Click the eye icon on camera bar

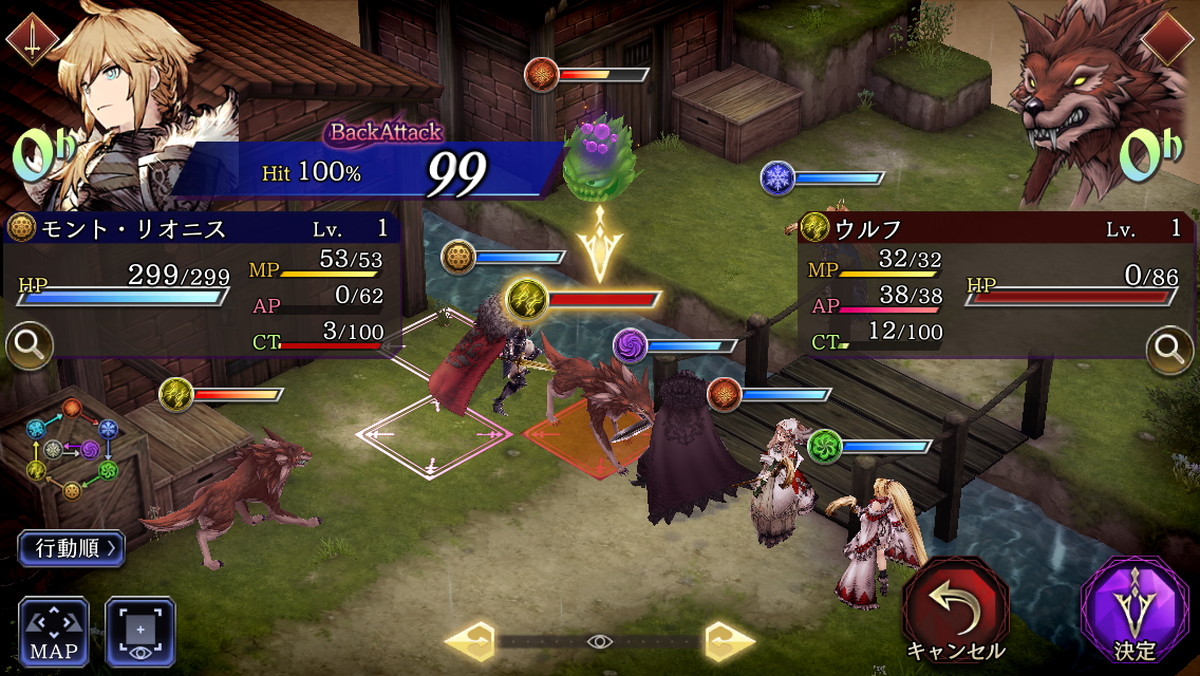pyautogui.click(x=599, y=642)
